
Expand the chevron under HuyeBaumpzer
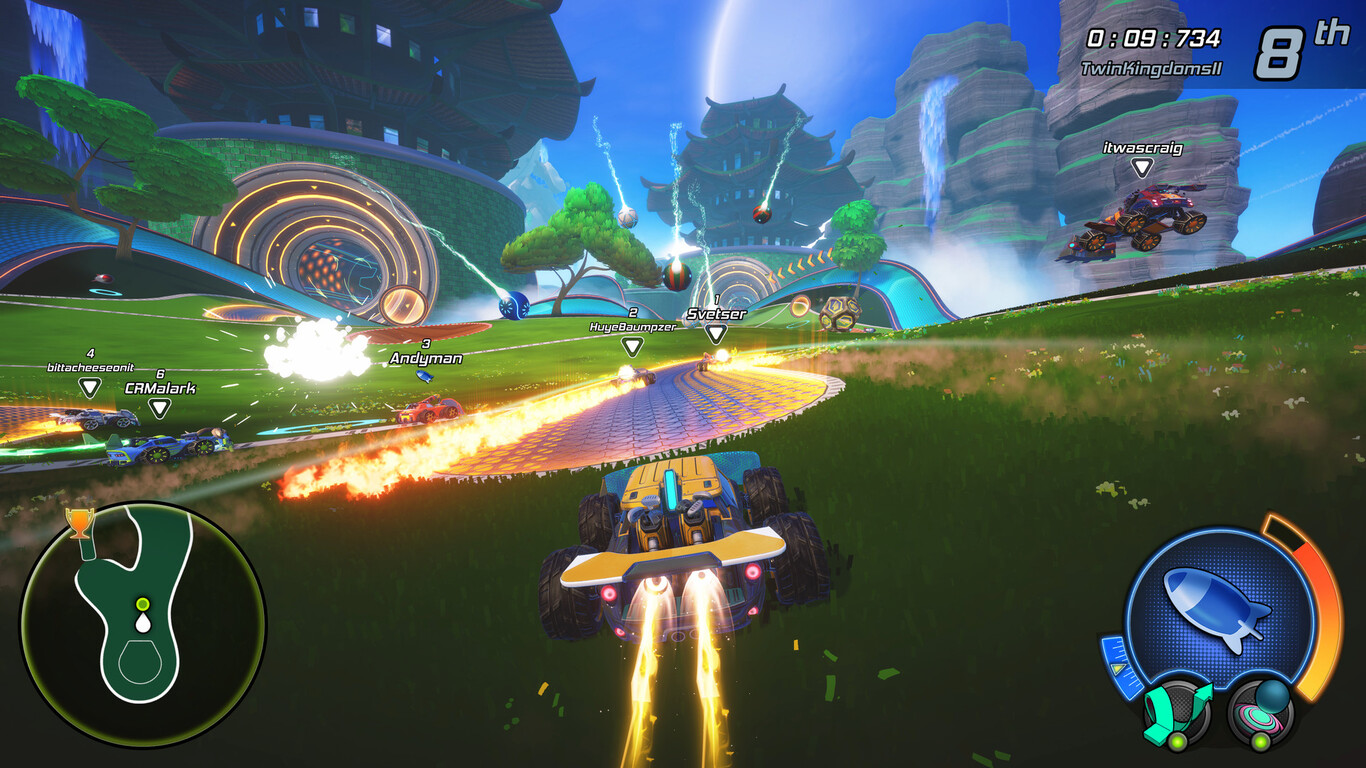(x=632, y=349)
